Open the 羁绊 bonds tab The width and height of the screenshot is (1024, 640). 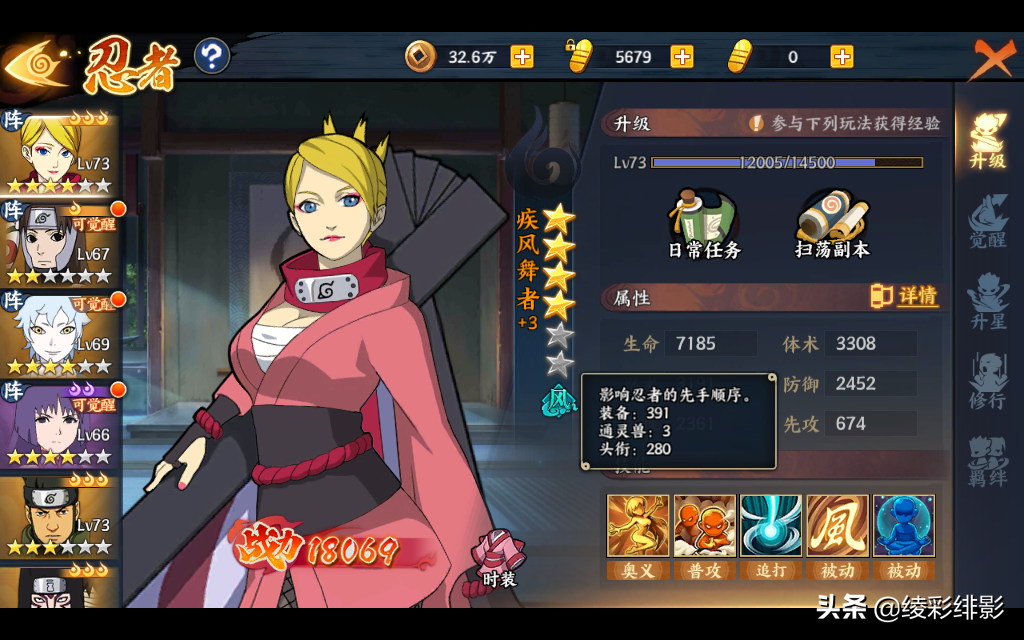(x=987, y=462)
